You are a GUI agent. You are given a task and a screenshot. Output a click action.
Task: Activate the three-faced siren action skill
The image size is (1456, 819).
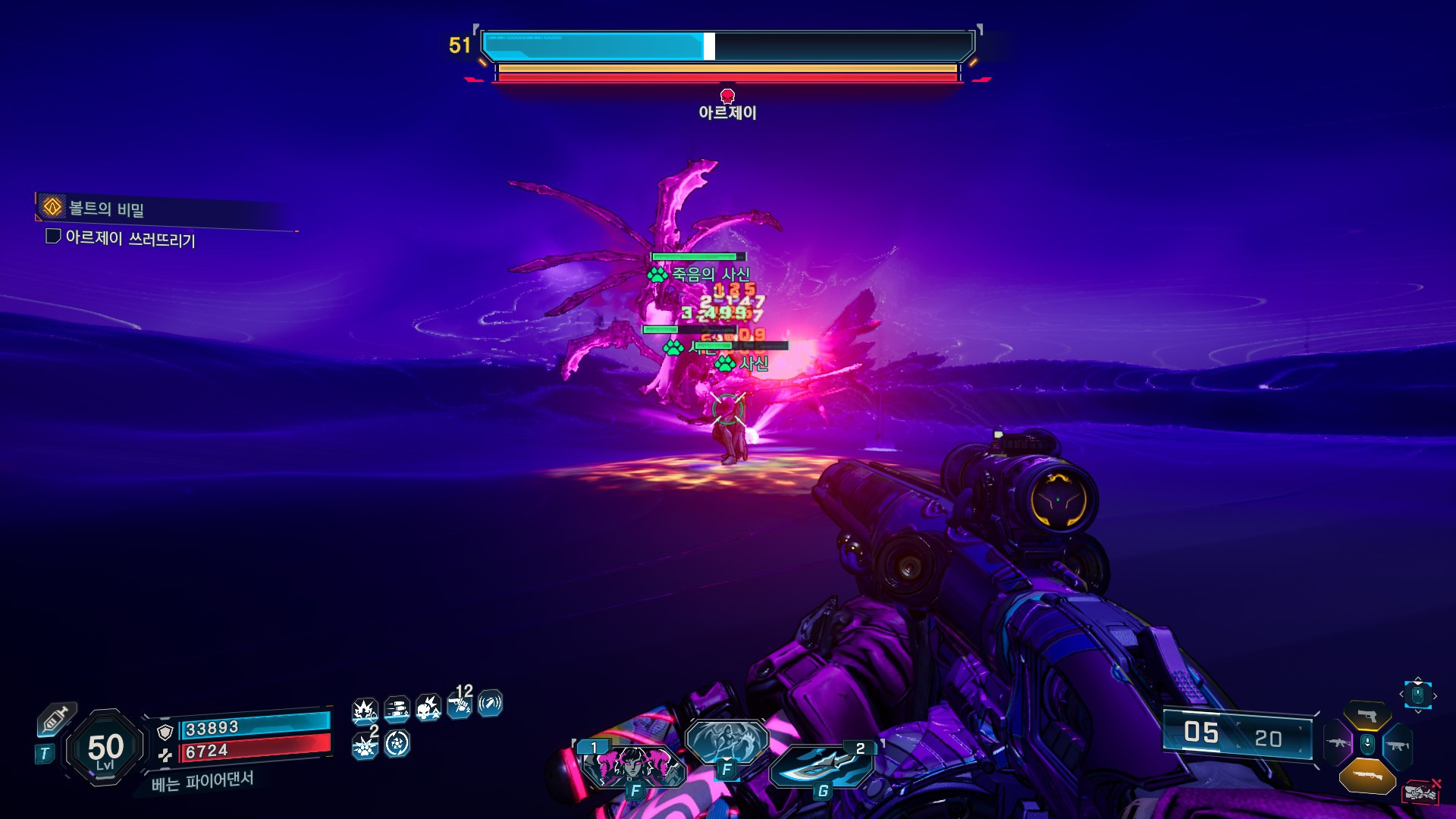(633, 766)
